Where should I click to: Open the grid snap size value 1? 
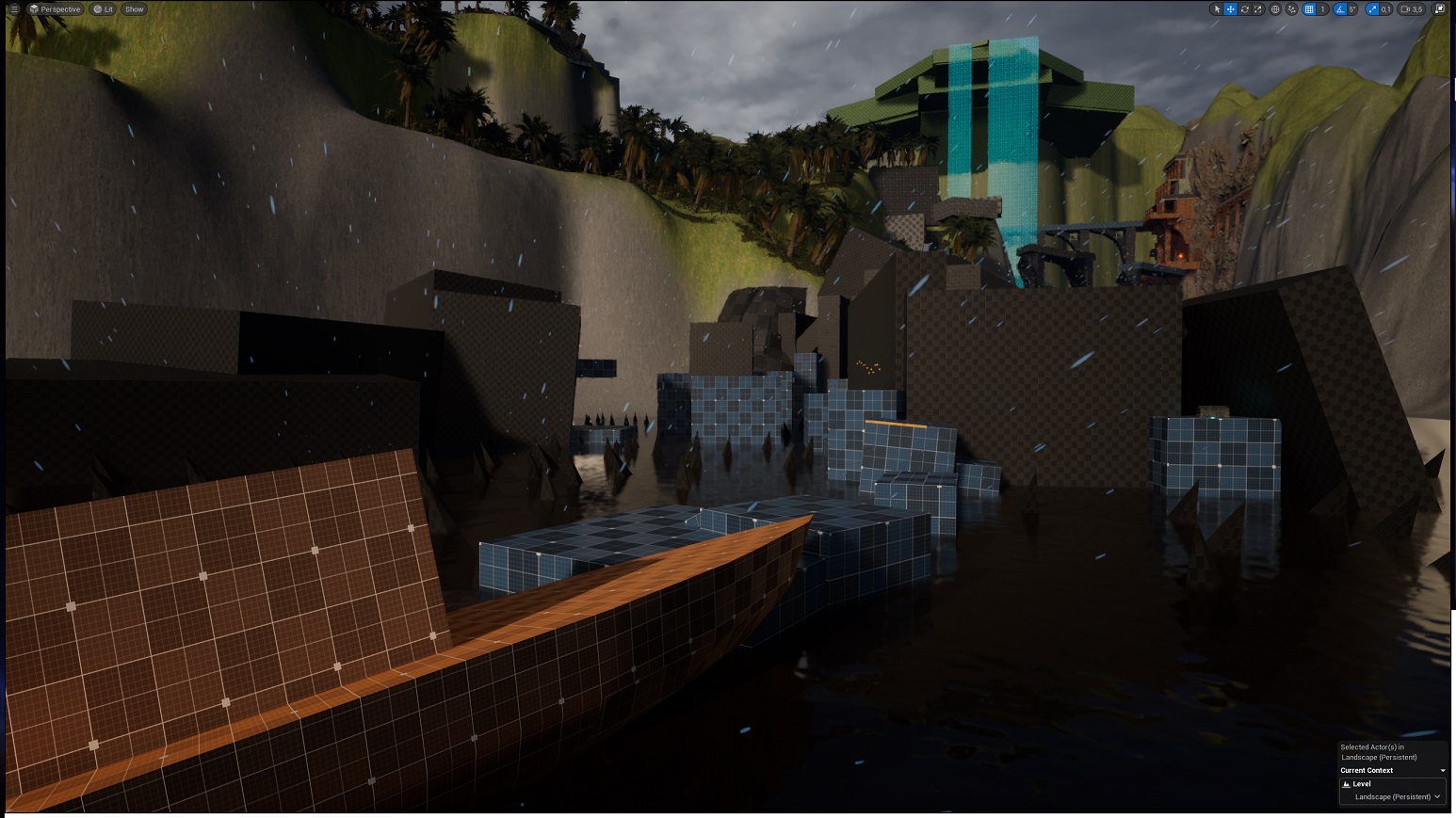pos(1322,9)
